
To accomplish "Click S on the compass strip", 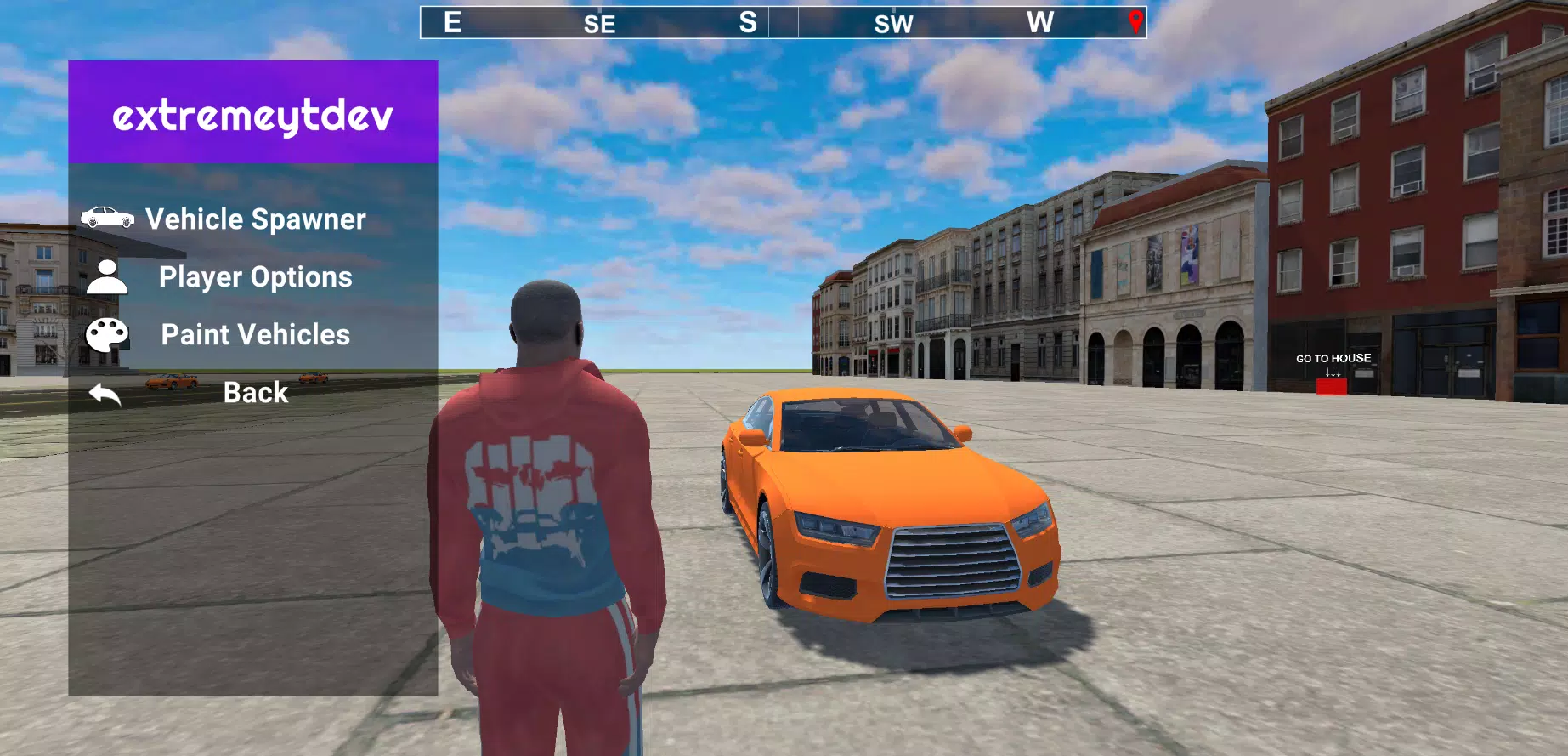I will 747,22.
